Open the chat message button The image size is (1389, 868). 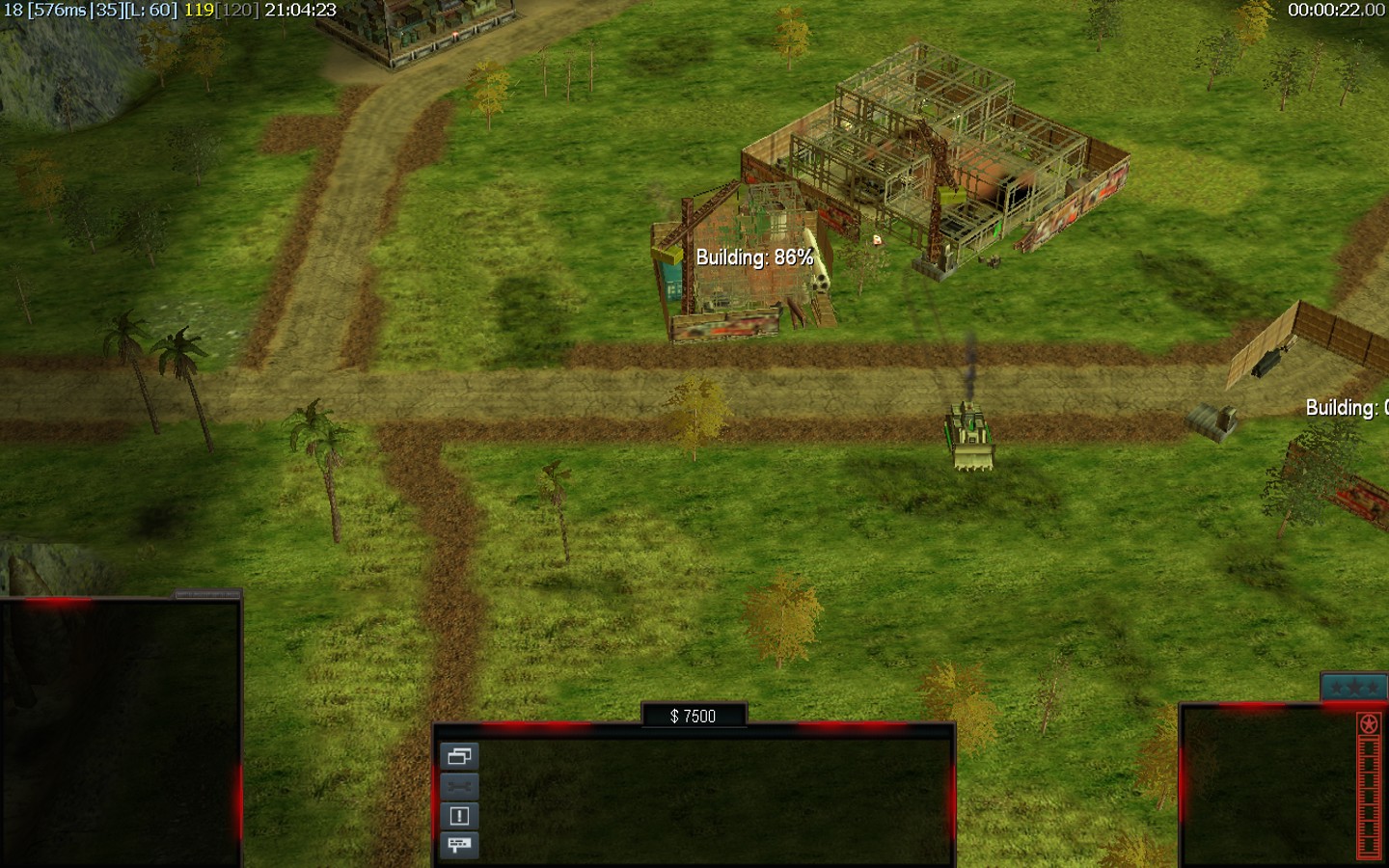[459, 845]
